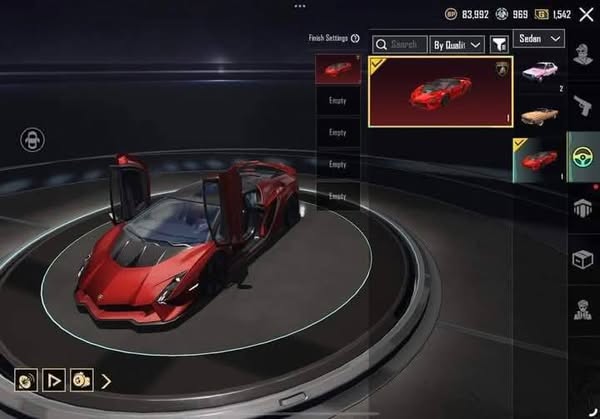Choose the tan convertible car skin
This screenshot has width=600, height=419.
click(541, 113)
